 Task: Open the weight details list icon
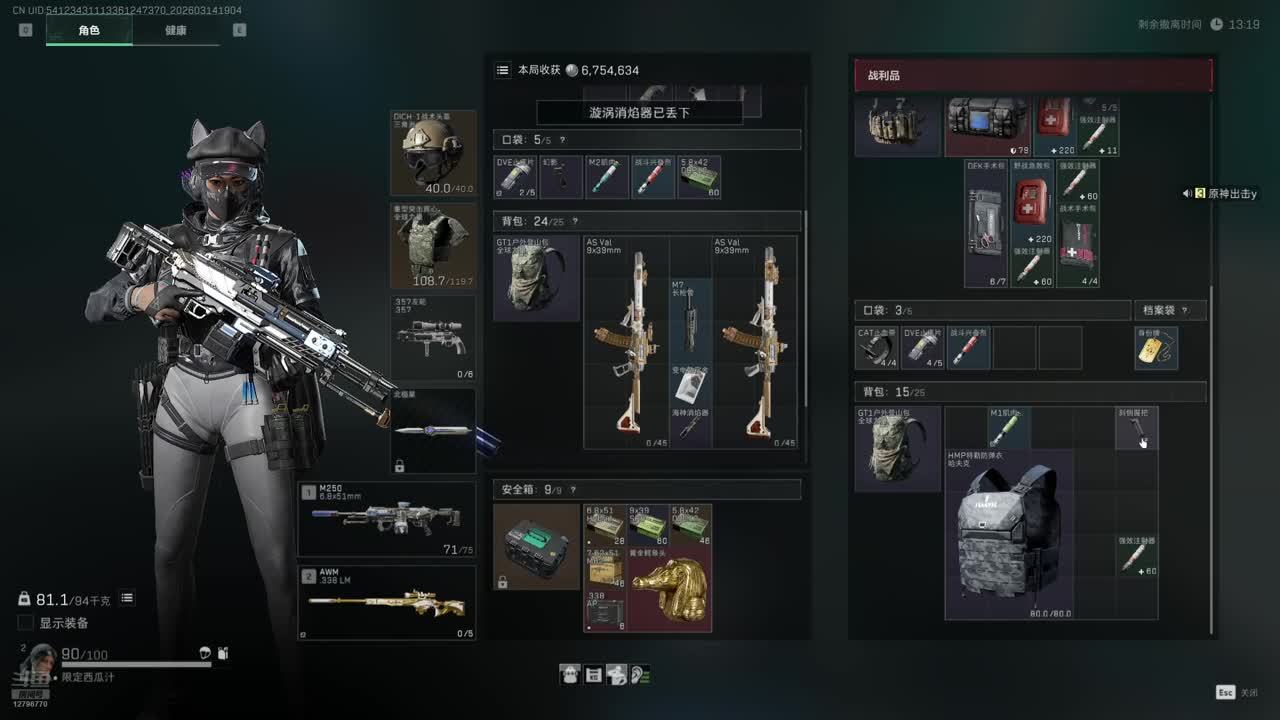(127, 598)
